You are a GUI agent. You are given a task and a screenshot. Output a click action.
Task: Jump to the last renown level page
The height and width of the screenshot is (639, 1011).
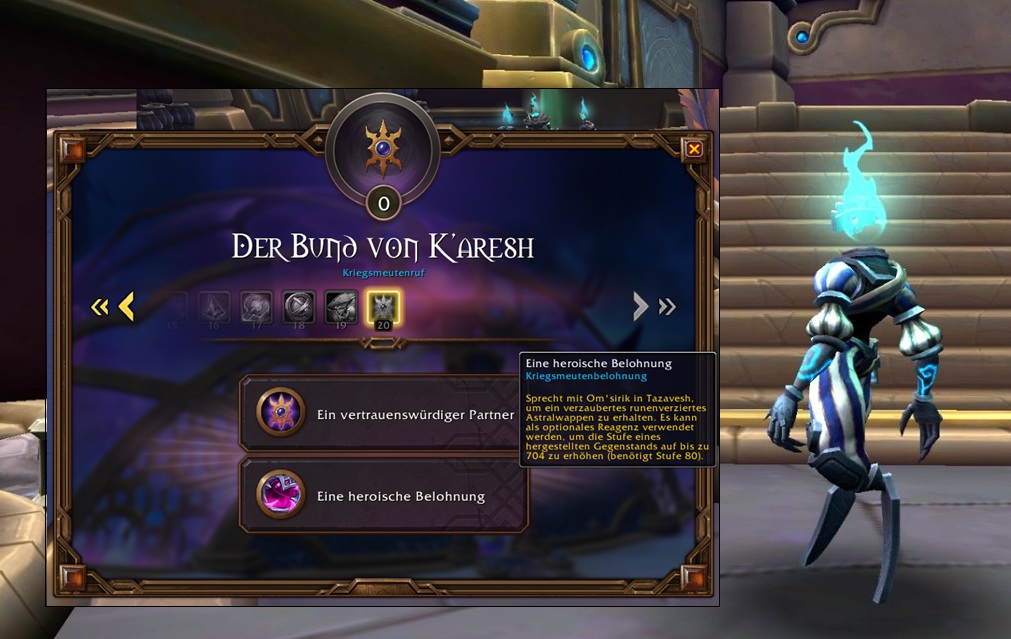point(667,307)
